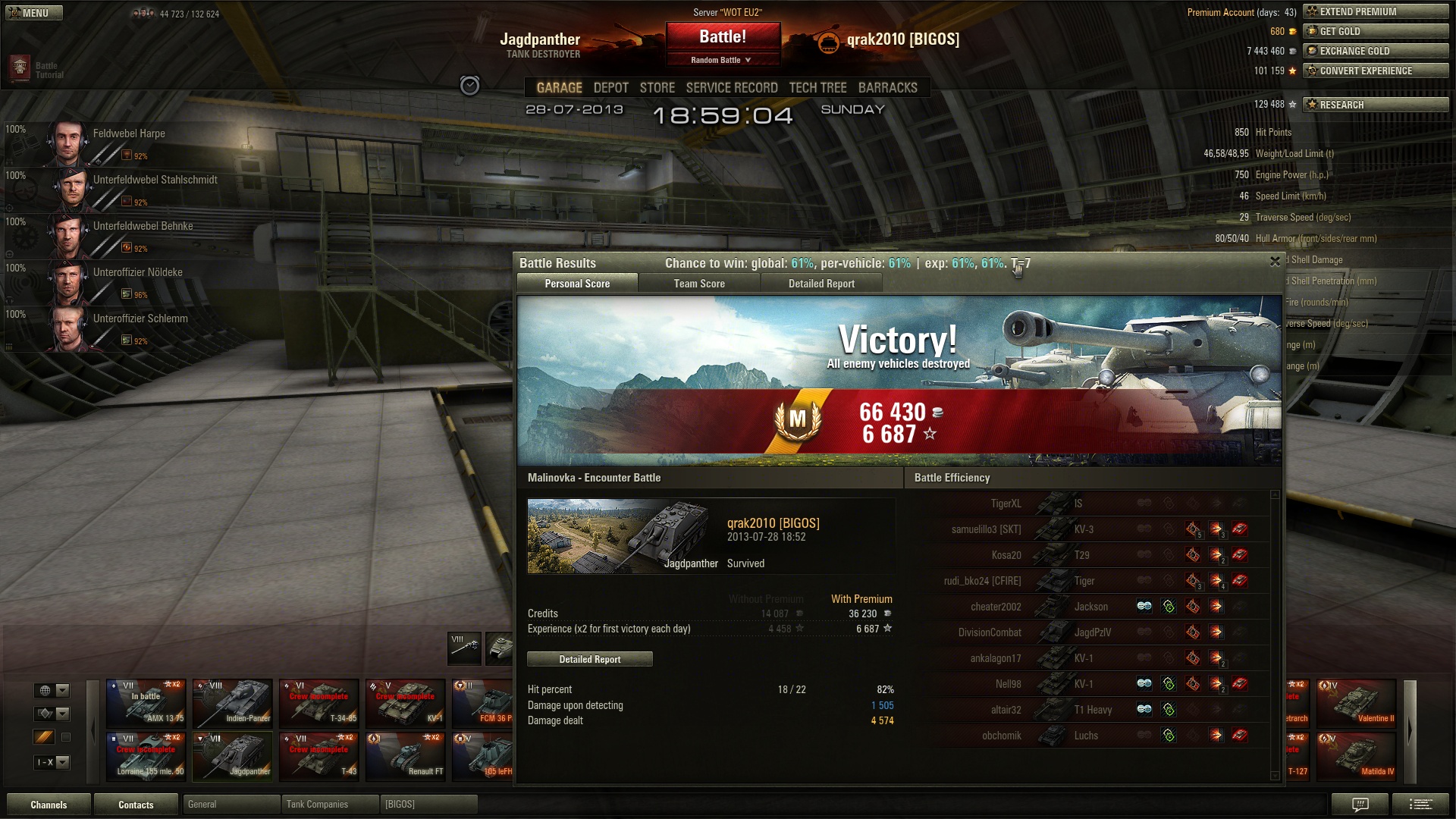Open the Research button
The image size is (1456, 819).
coord(1375,105)
